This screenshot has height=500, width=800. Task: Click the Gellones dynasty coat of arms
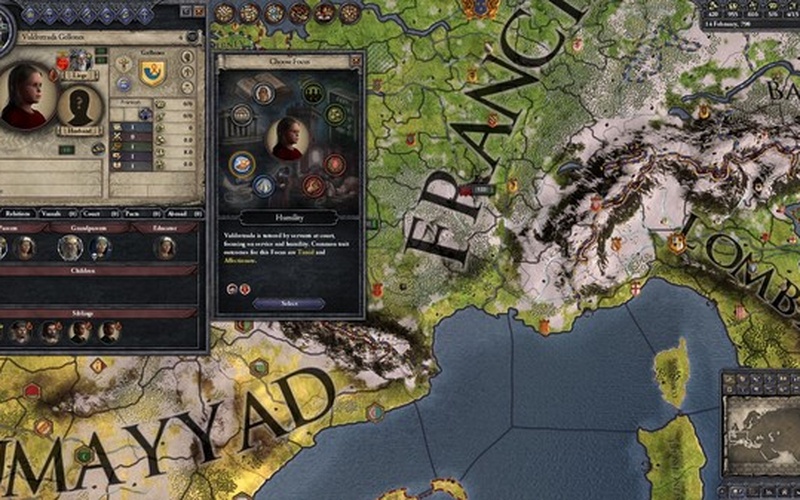[152, 72]
